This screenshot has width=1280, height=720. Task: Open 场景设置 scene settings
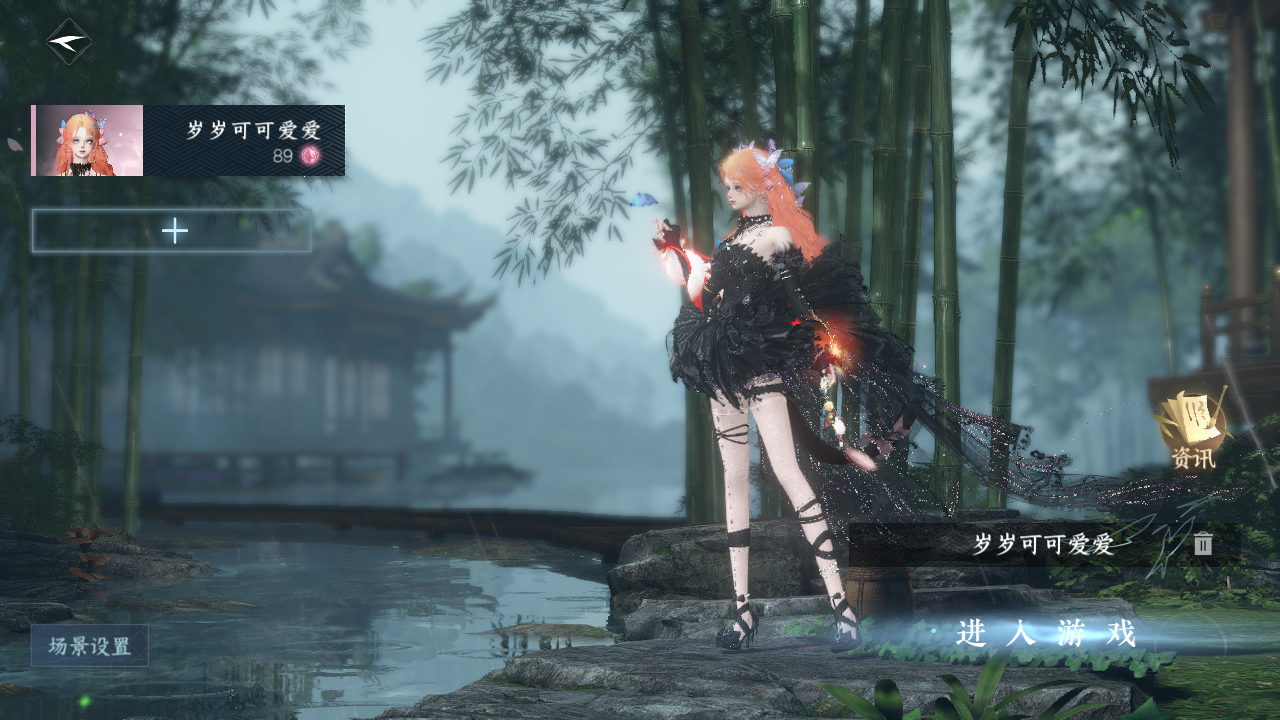pos(89,646)
